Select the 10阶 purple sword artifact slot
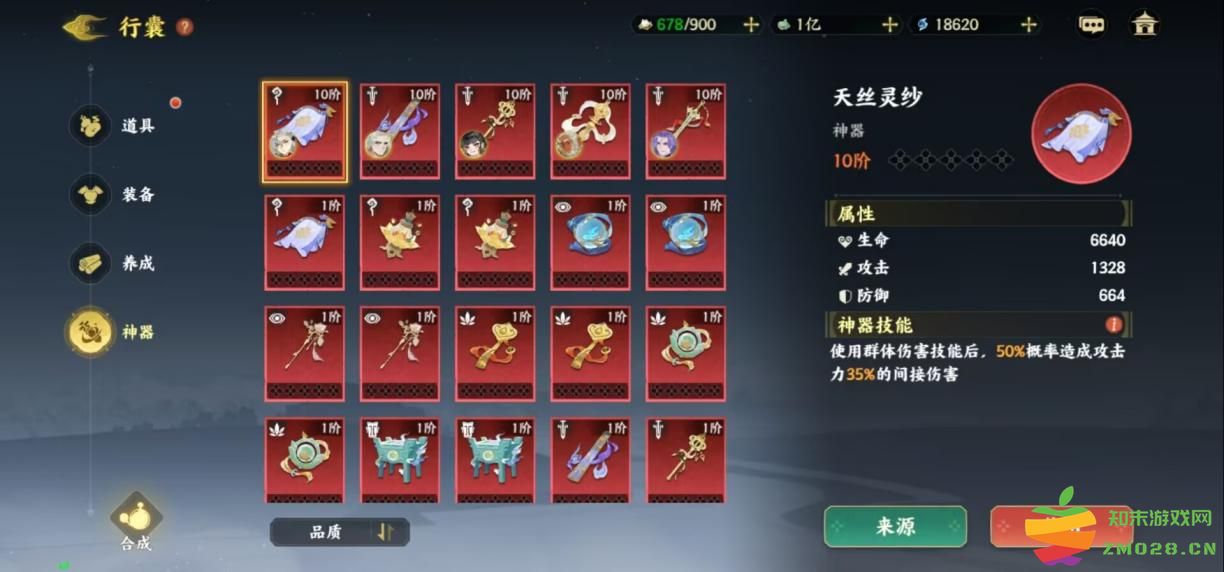 click(x=400, y=132)
